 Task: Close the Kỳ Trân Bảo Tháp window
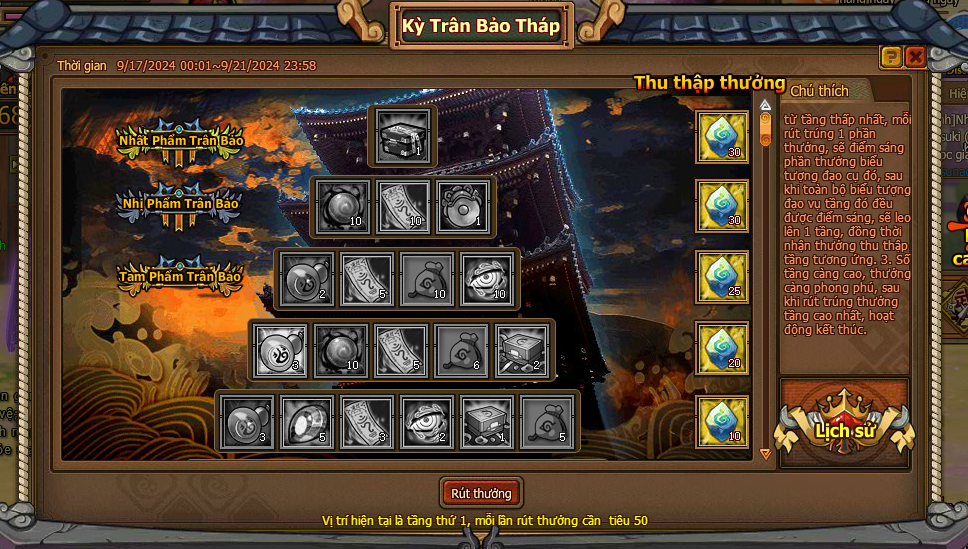[914, 57]
